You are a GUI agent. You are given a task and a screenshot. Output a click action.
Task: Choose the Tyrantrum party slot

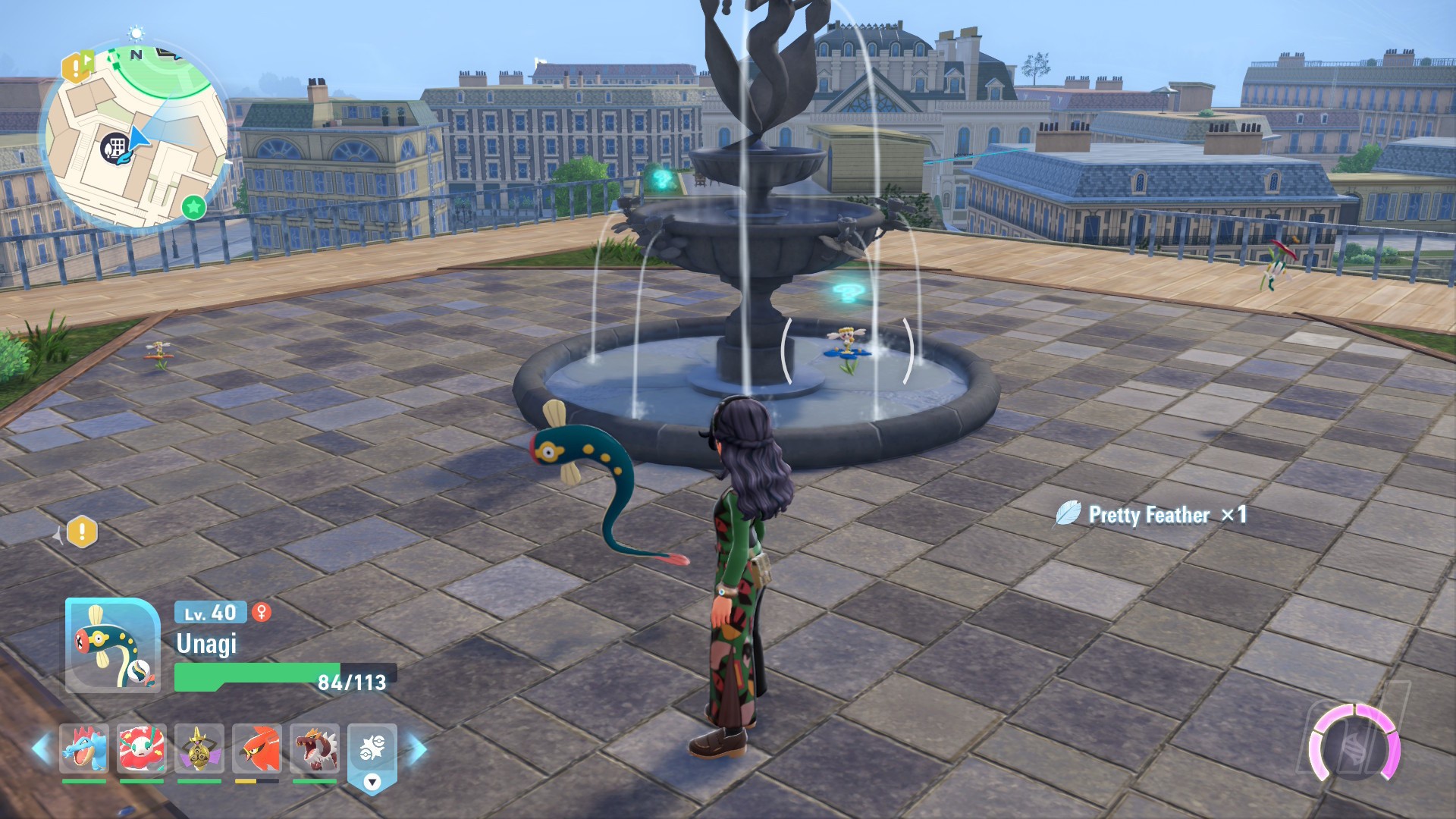(x=315, y=748)
